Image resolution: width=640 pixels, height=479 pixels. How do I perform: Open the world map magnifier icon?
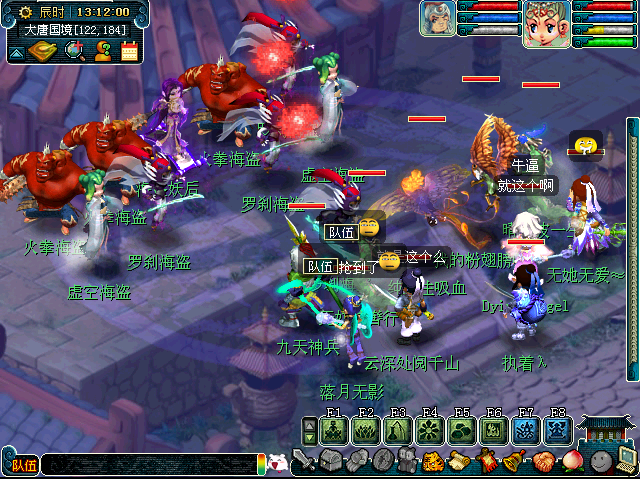click(73, 51)
